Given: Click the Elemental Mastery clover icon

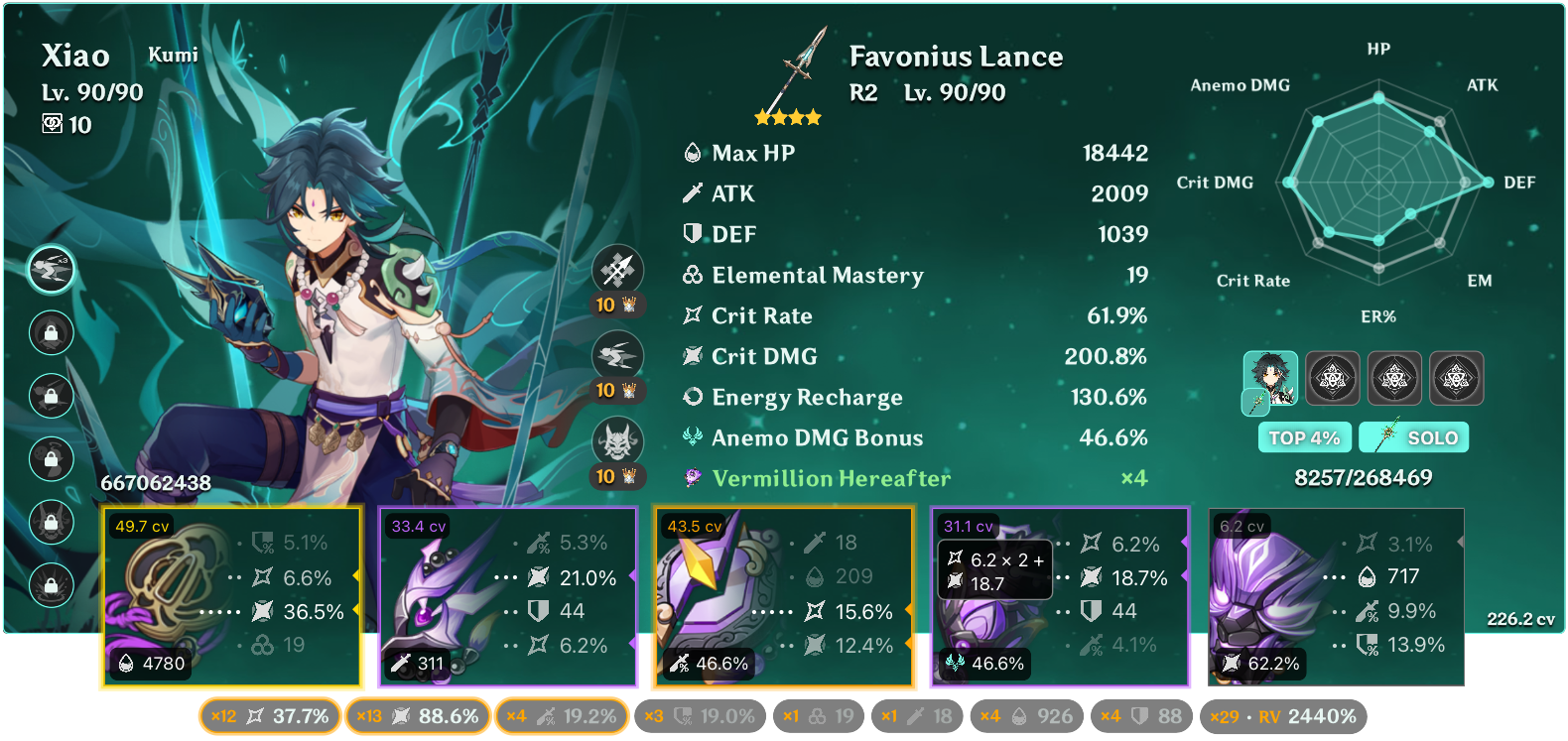Looking at the screenshot, I should (x=691, y=275).
